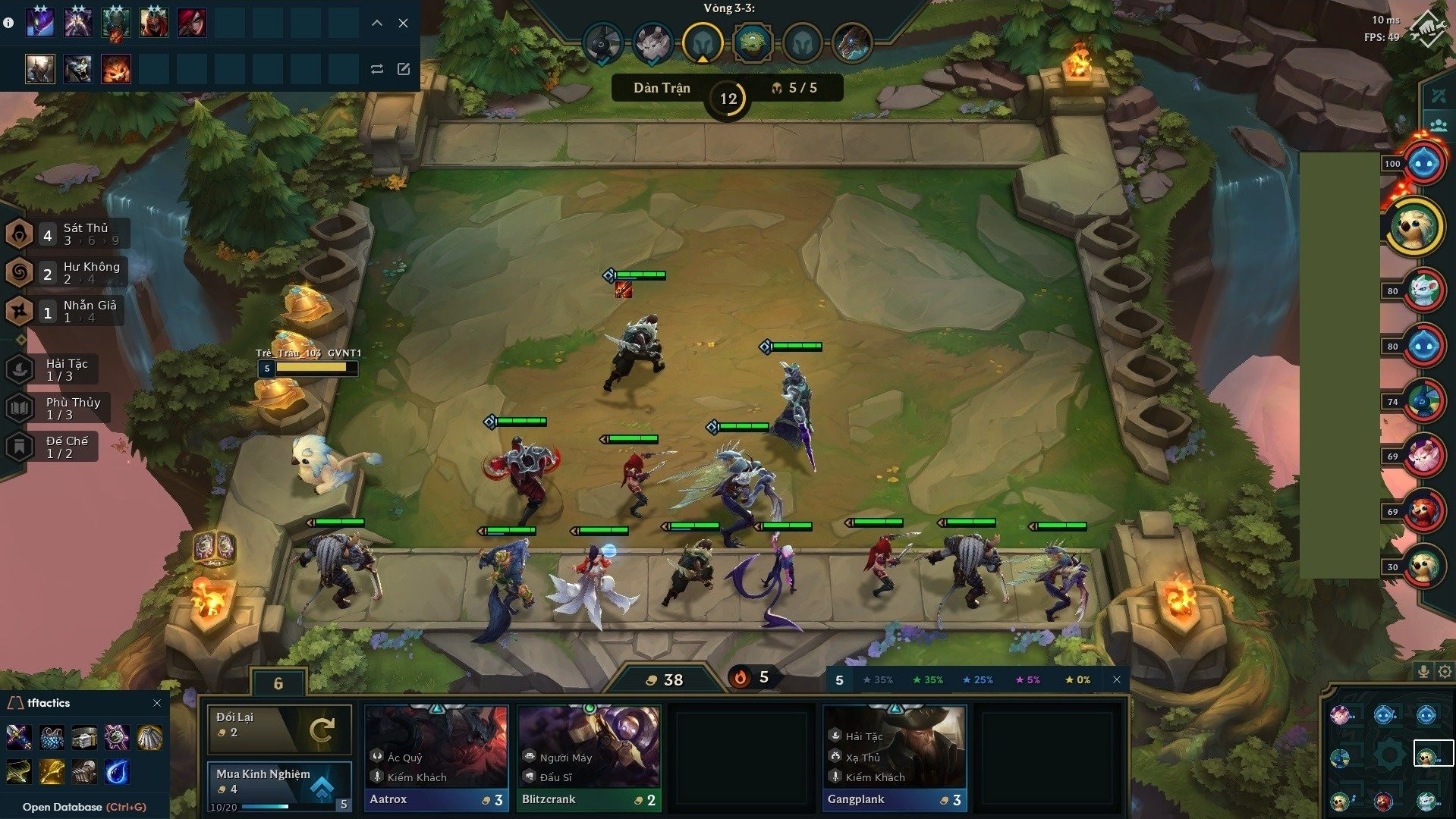Viewport: 1456px width, 819px height.
Task: Open Database in the tftactics overlay
Action: pyautogui.click(x=84, y=807)
